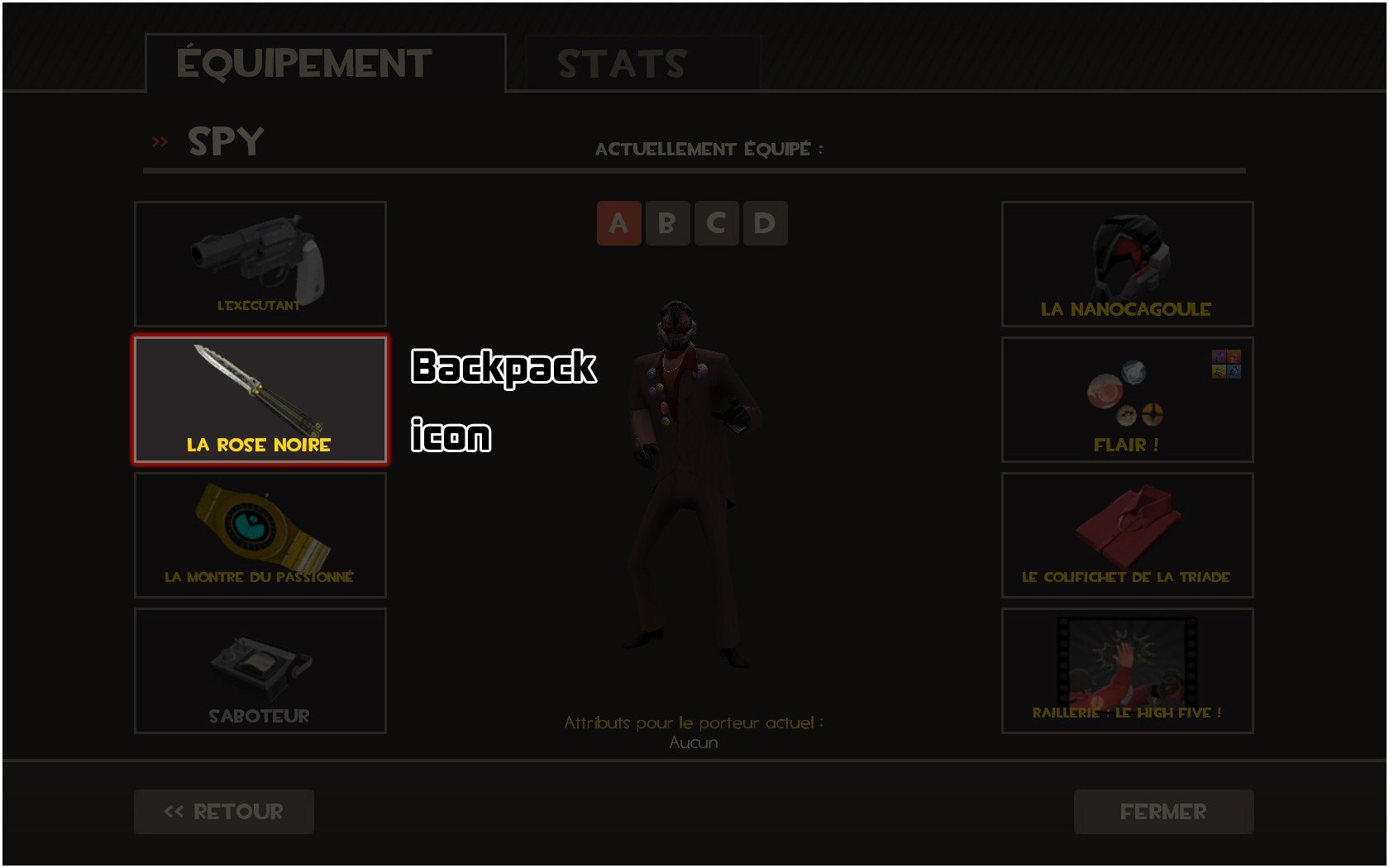Viewport: 1389px width, 868px height.
Task: Choose the Raillerie: Le High Five taunt slot
Action: pos(1127,670)
